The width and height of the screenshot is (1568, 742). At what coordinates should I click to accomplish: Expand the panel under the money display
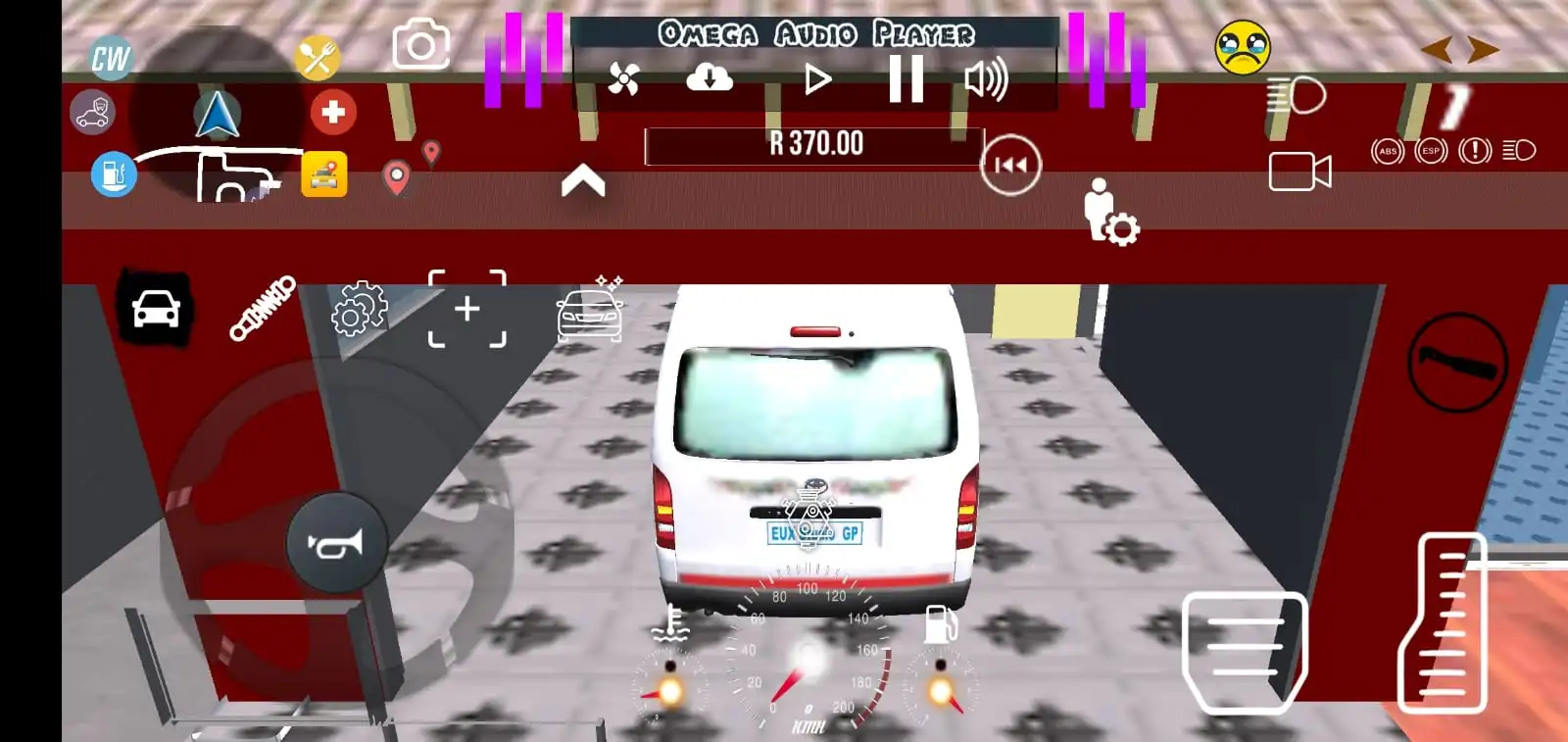tap(584, 177)
